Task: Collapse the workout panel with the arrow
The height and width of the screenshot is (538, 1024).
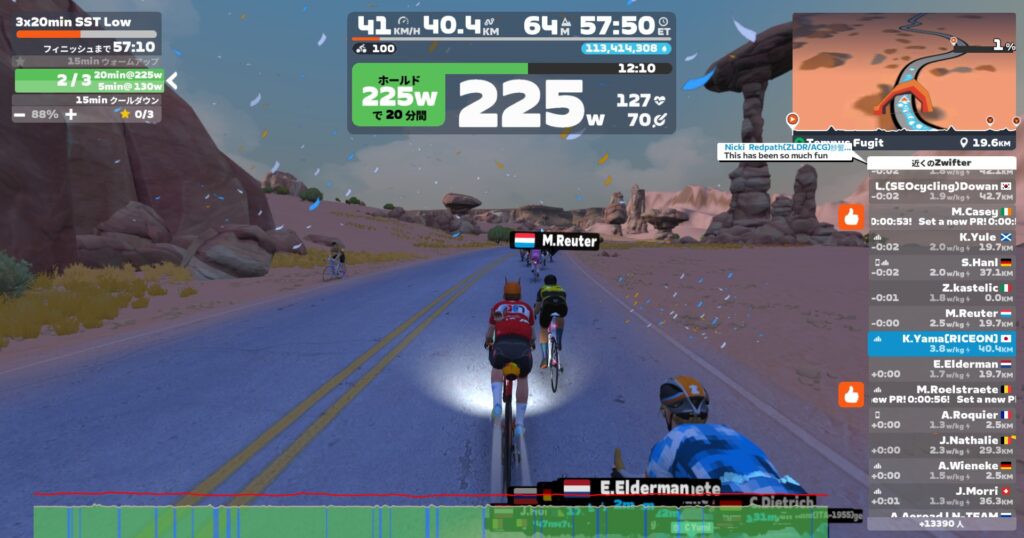Action: tap(172, 80)
